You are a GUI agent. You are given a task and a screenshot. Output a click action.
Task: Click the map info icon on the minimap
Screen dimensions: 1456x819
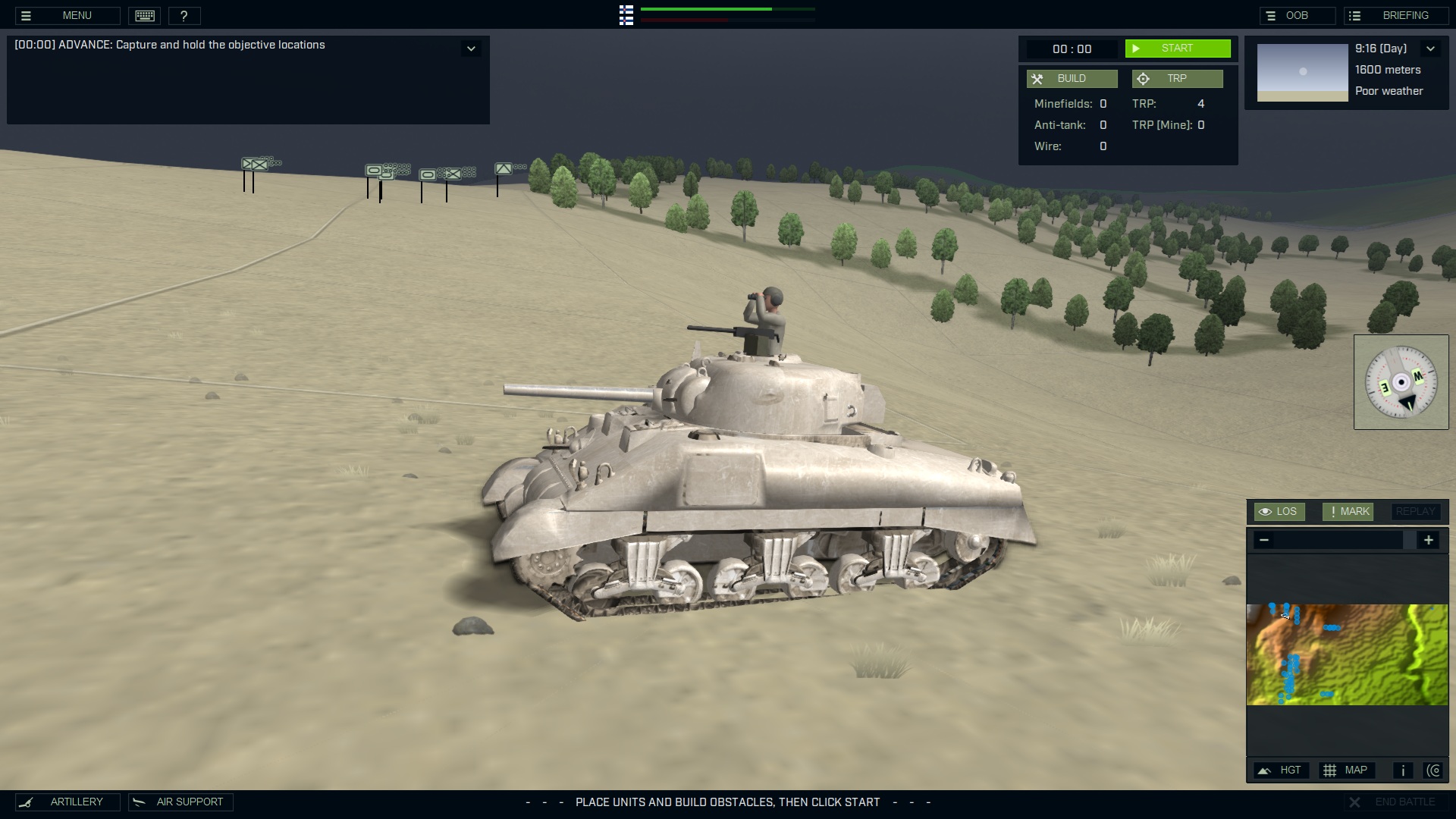point(1402,770)
